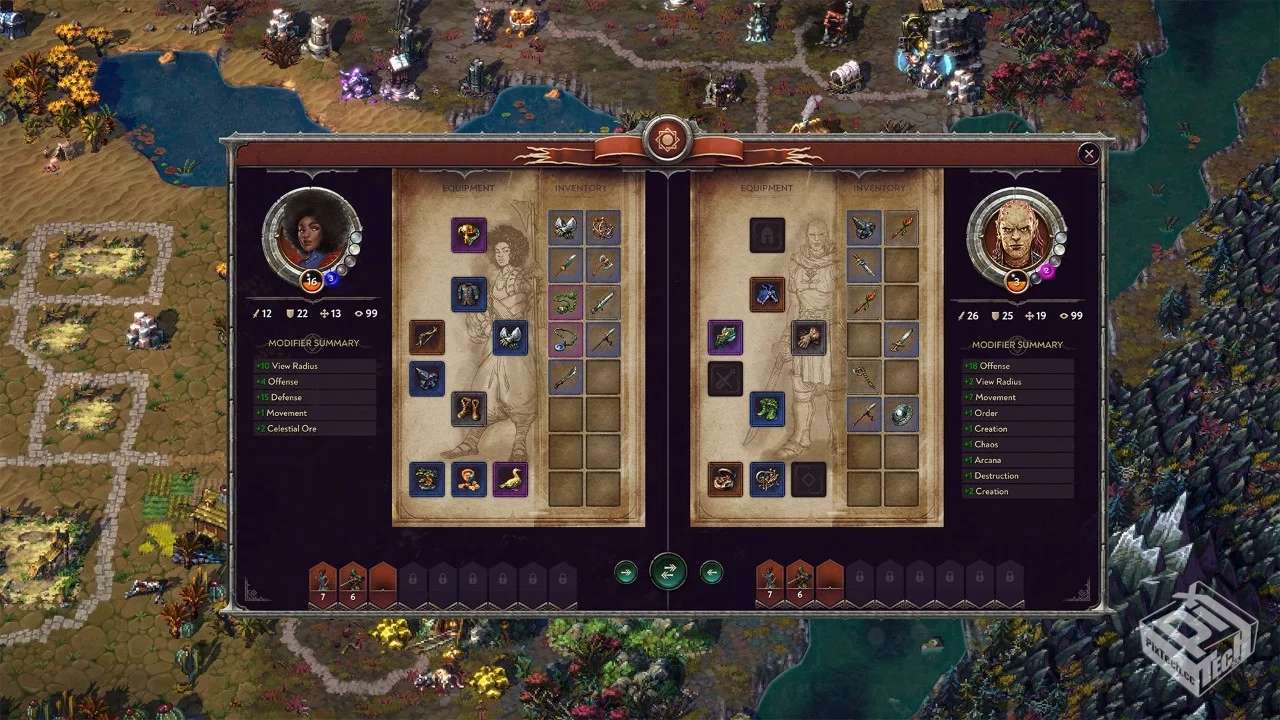Pick the round shield in right inventory

pyautogui.click(x=902, y=414)
